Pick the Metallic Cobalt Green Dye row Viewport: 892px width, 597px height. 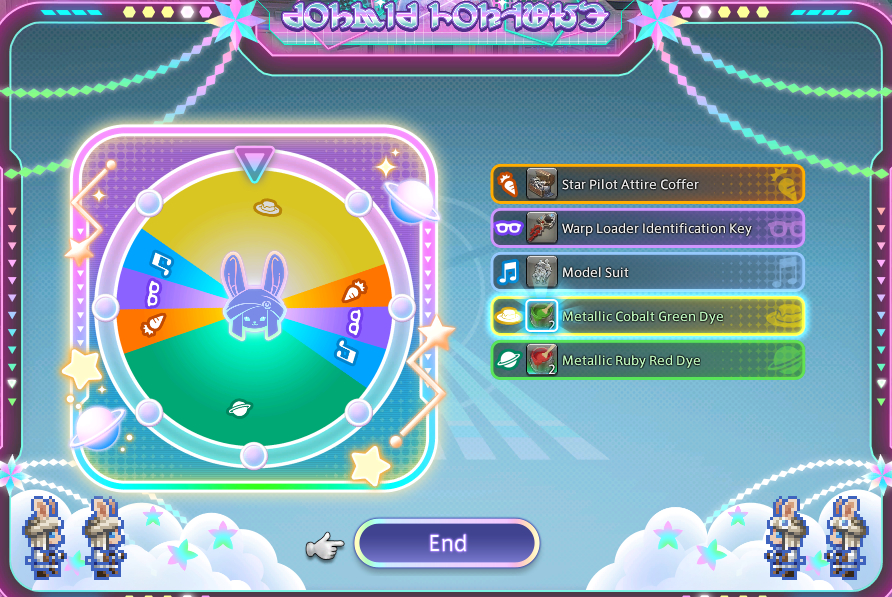point(647,316)
